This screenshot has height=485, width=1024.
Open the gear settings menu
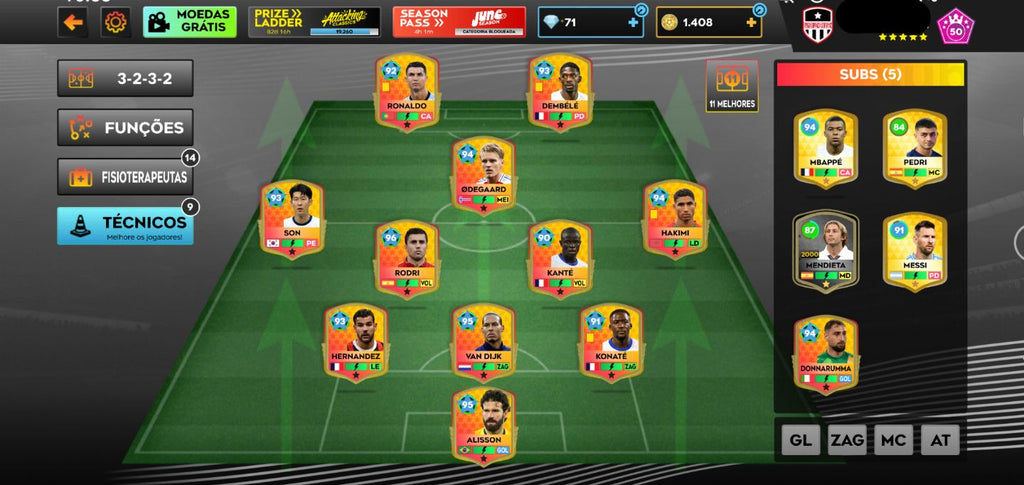tap(116, 21)
